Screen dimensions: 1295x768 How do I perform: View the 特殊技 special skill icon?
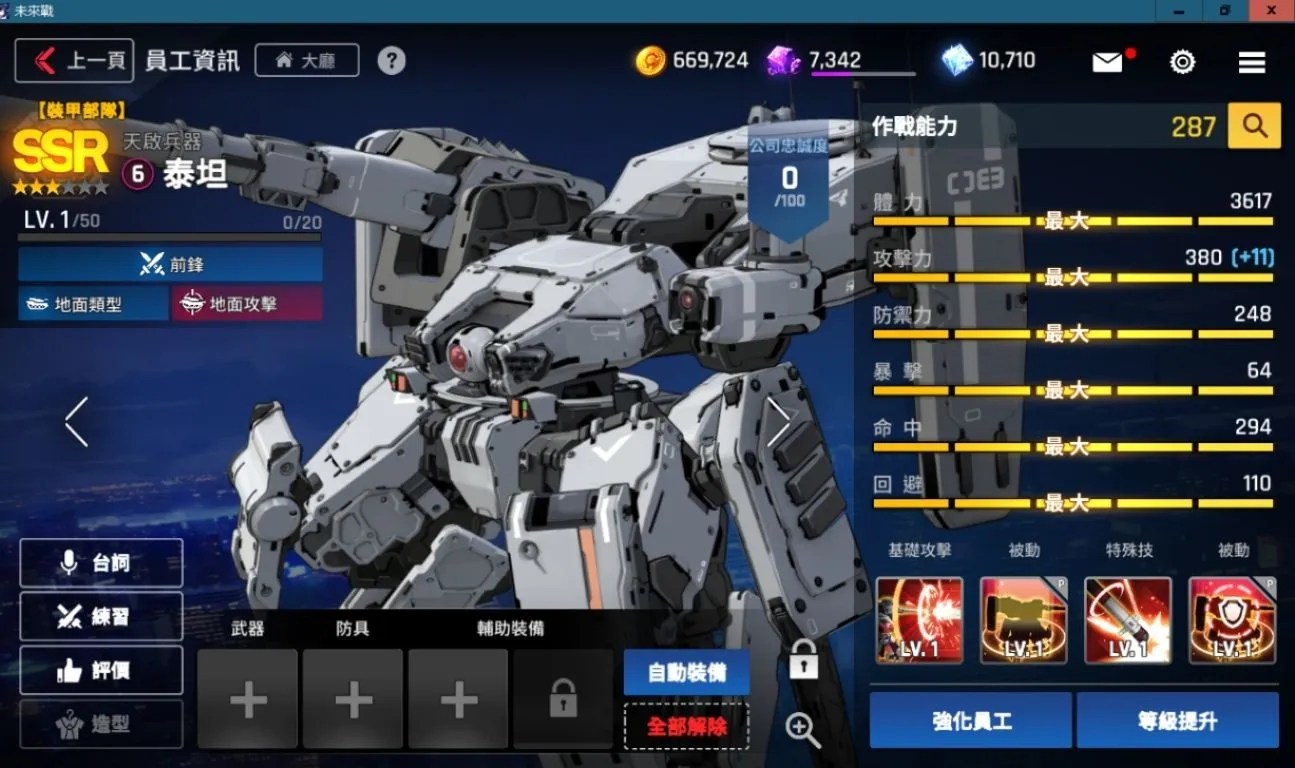click(1127, 620)
